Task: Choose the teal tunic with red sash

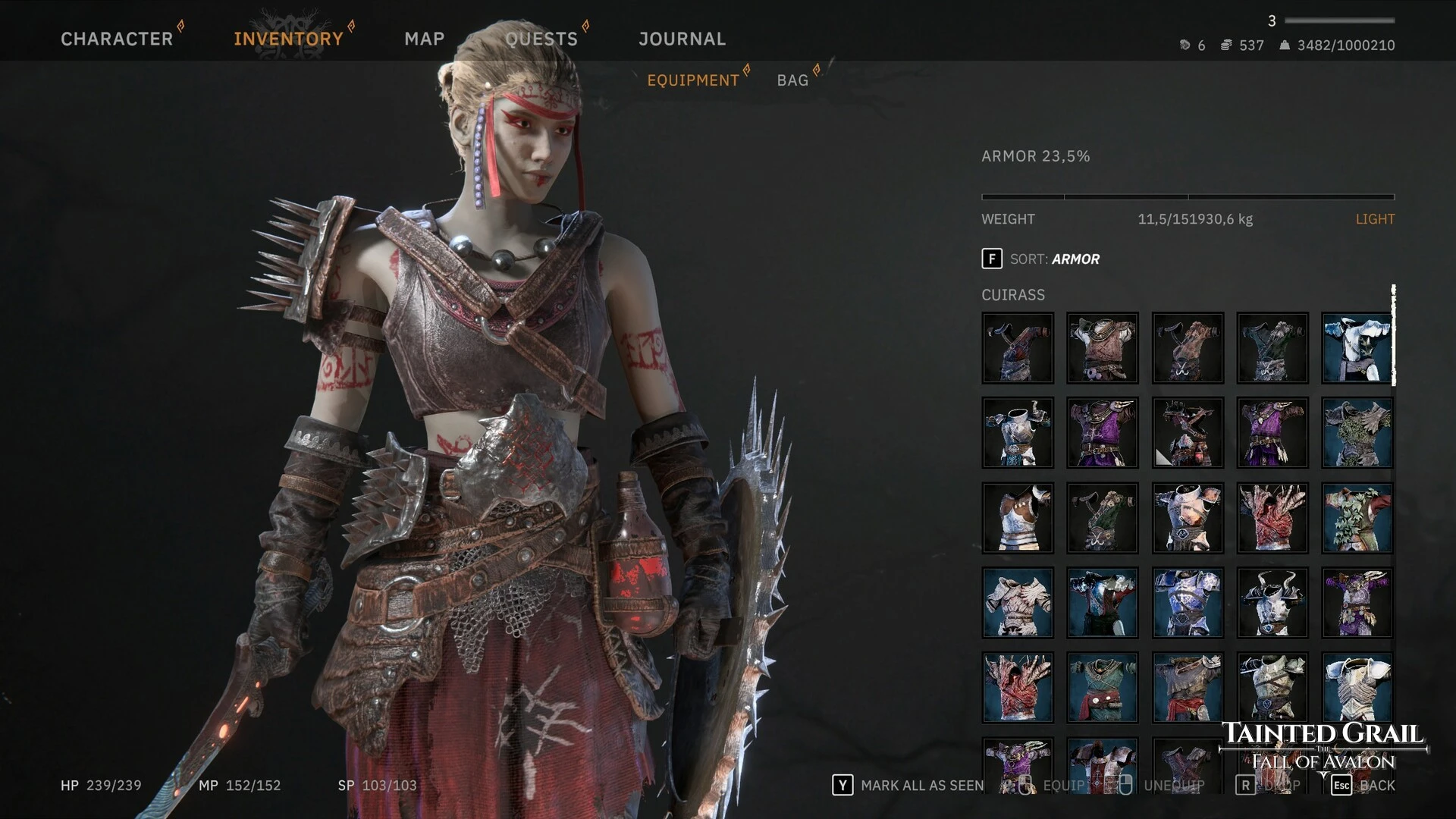Action: click(1102, 688)
